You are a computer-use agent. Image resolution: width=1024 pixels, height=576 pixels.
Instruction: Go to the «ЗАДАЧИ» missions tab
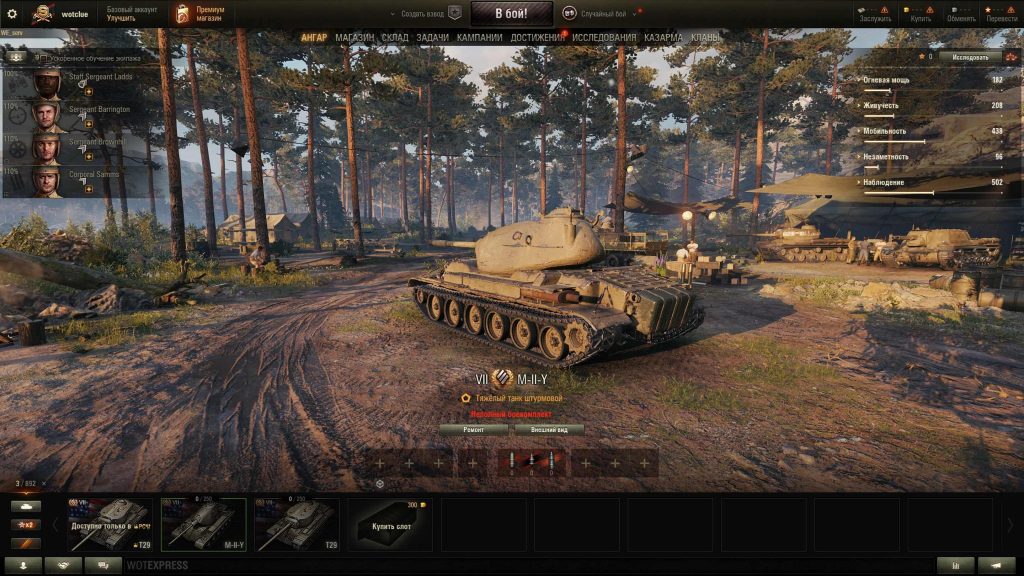(432, 38)
